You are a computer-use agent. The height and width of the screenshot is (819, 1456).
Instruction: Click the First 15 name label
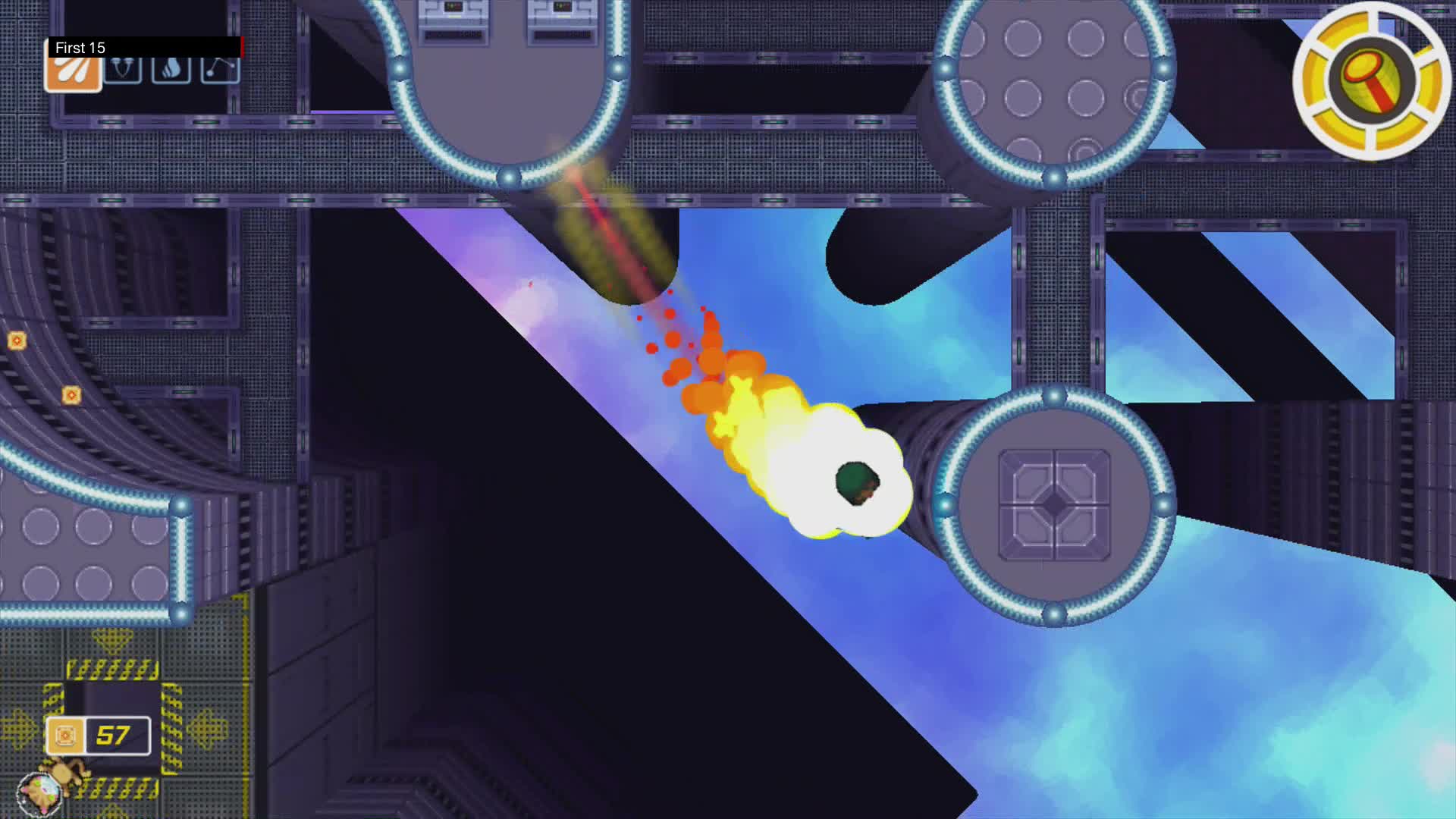[80, 48]
